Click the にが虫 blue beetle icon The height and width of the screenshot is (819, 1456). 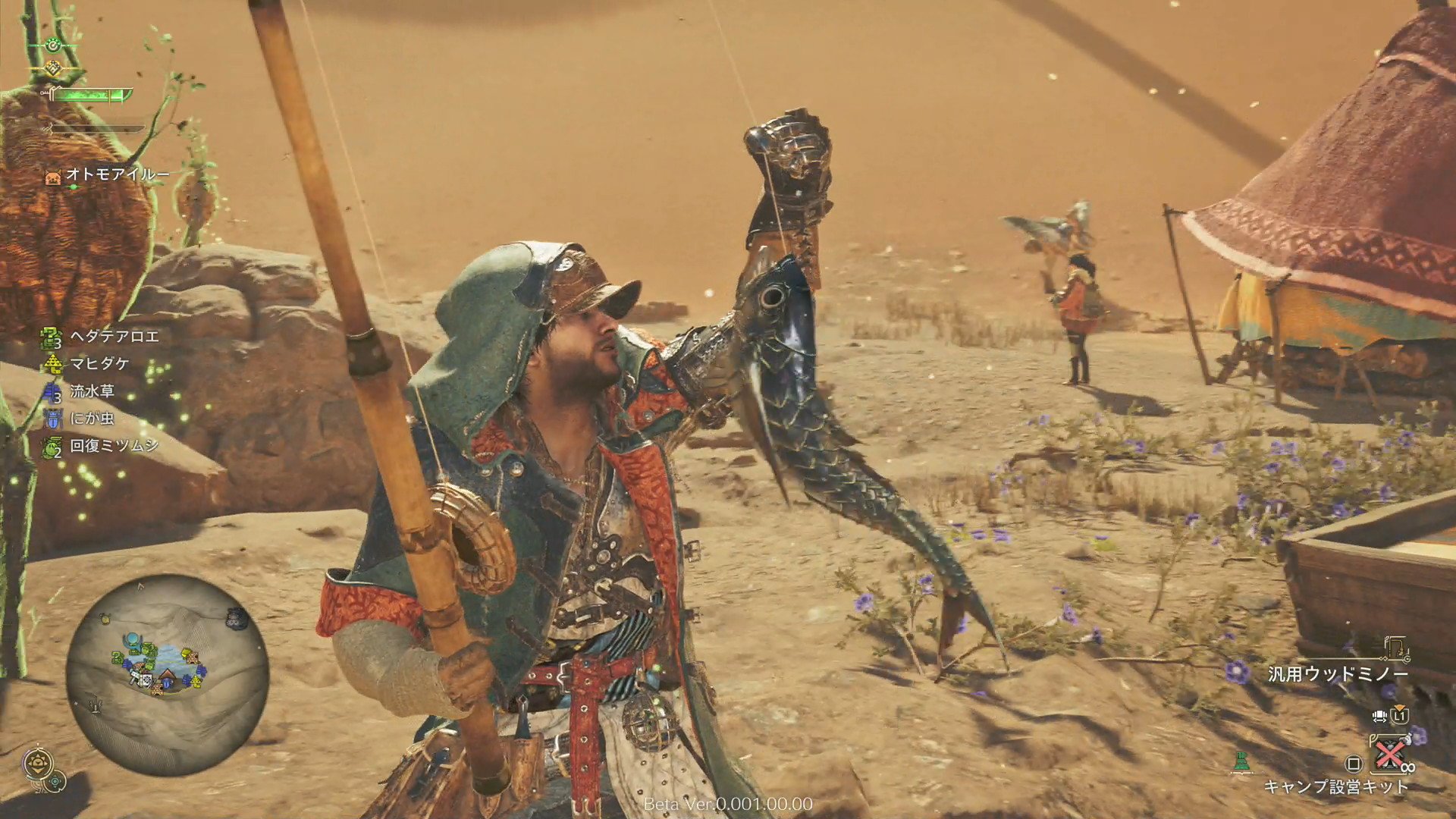pos(52,418)
